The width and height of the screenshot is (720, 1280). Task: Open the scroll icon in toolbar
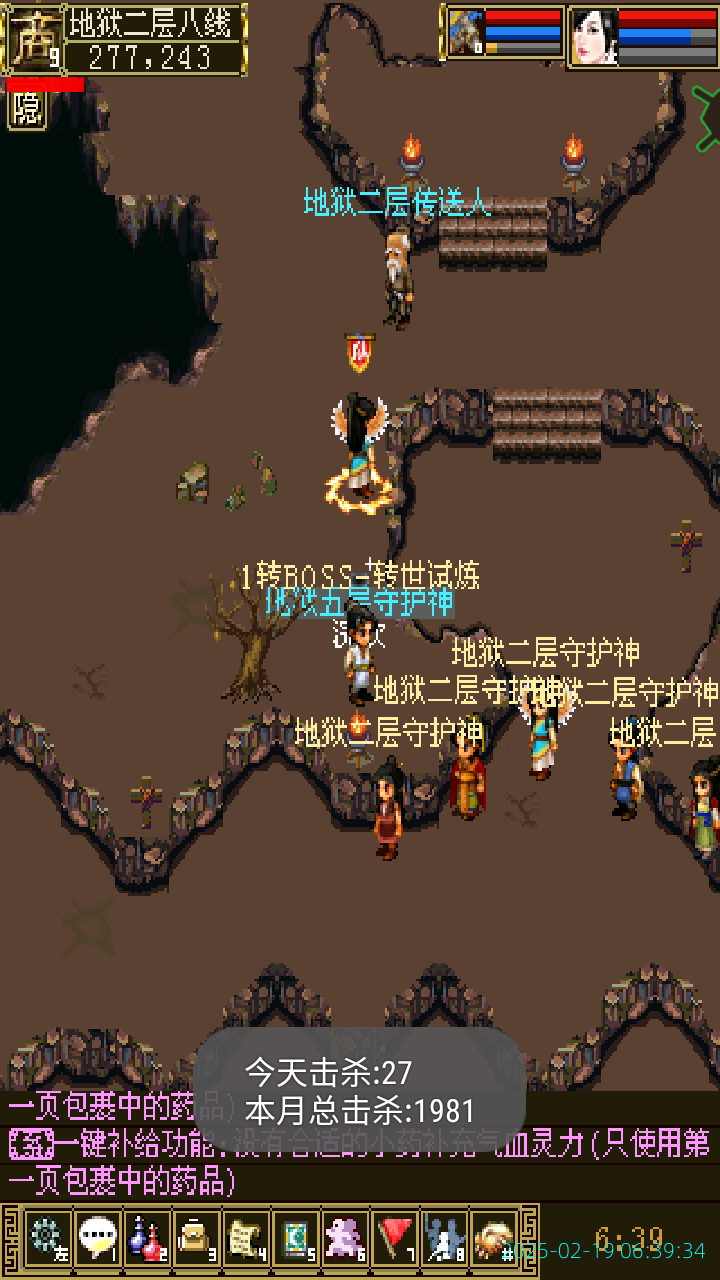tap(246, 1238)
